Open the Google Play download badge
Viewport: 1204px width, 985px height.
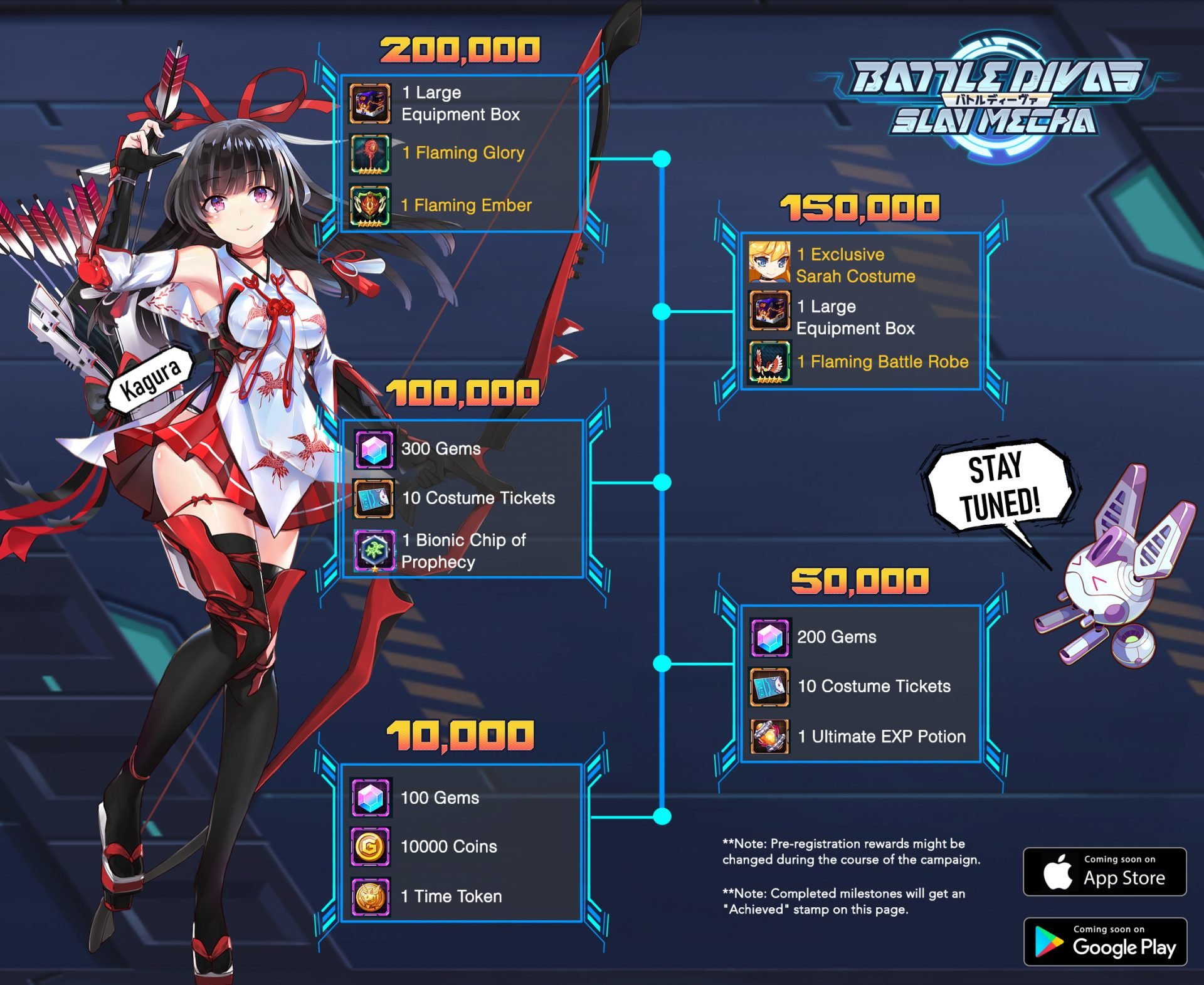pyautogui.click(x=1104, y=941)
